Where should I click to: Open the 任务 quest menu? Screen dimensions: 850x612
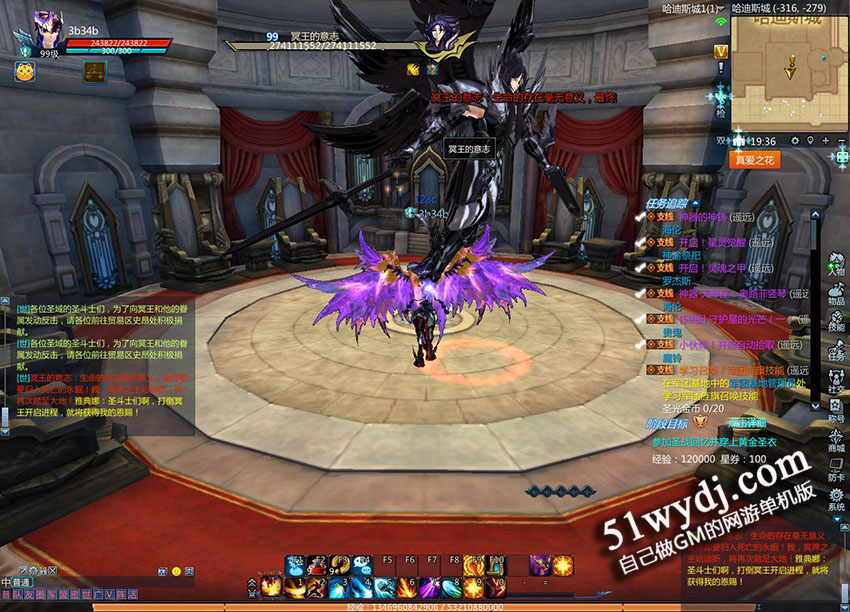click(x=835, y=352)
